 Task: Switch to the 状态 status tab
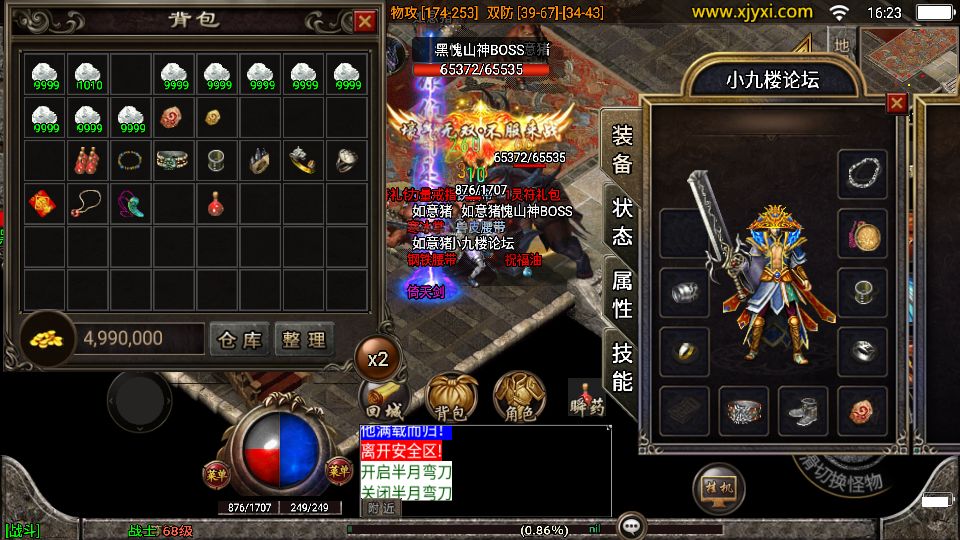[x=622, y=221]
